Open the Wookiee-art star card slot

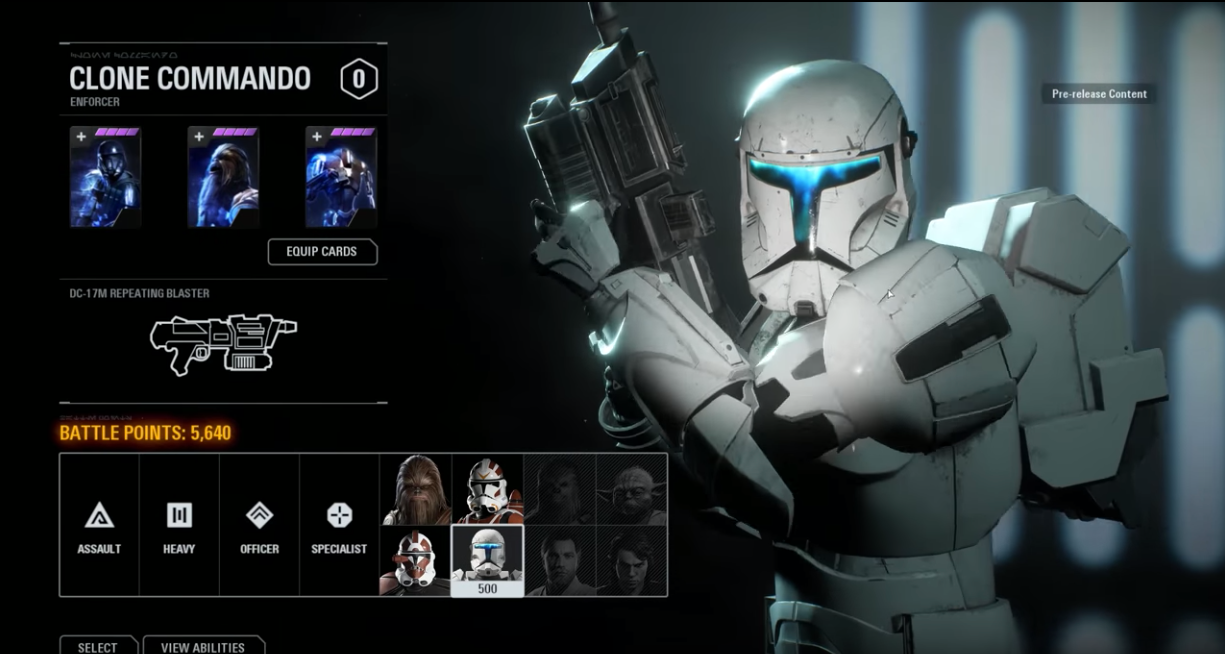[223, 178]
